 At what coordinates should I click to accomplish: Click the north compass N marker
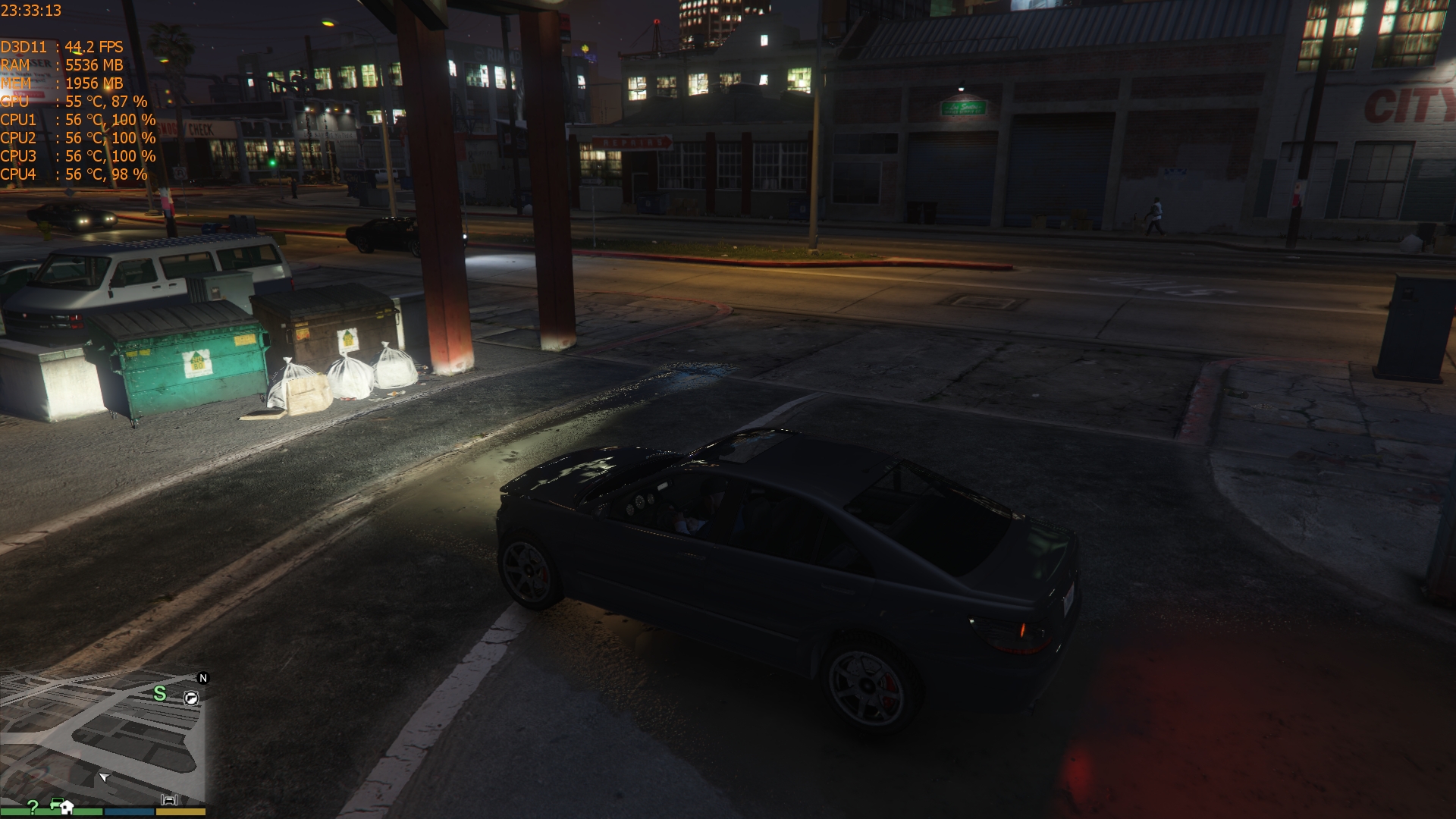(202, 678)
